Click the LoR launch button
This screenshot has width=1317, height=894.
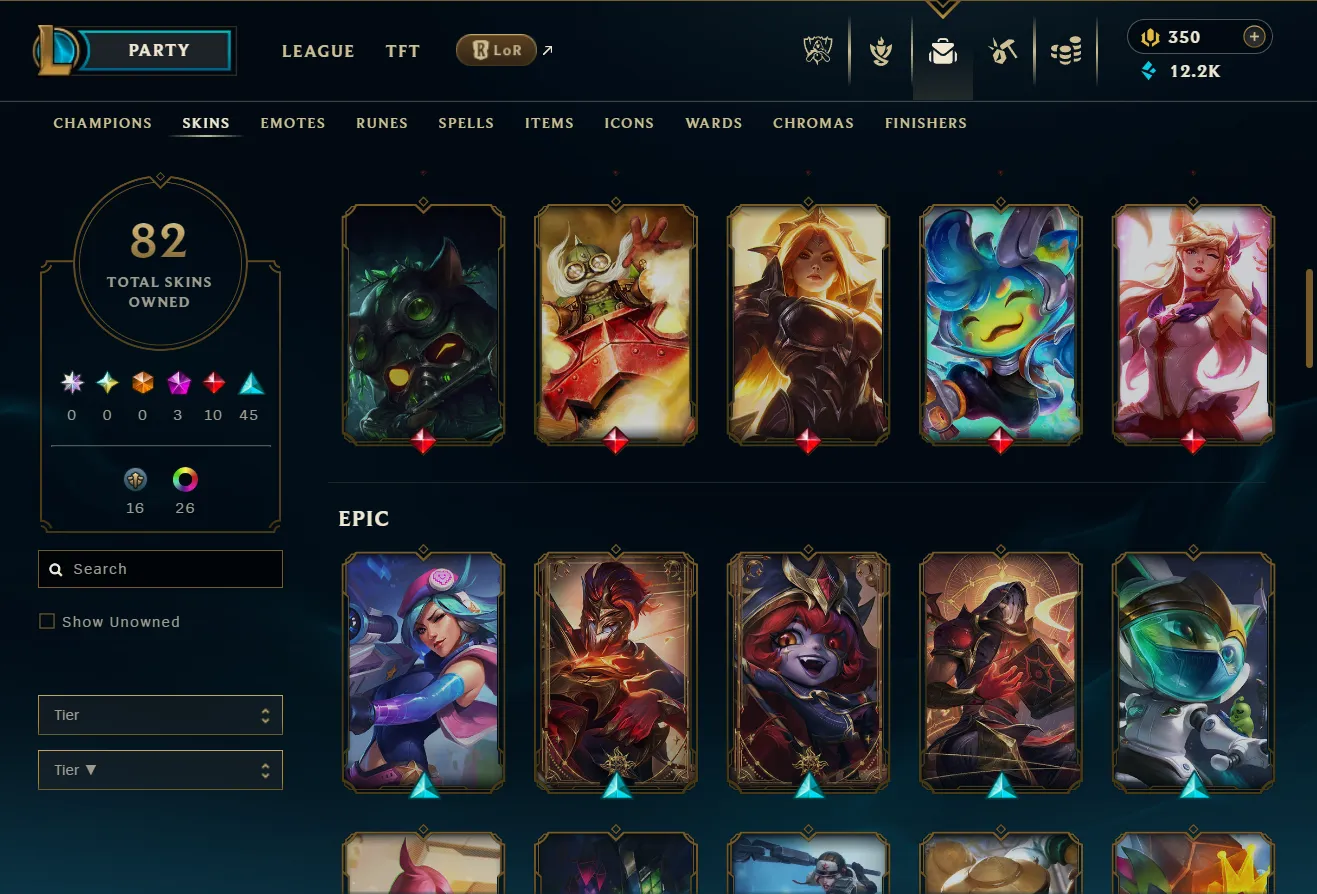tap(496, 49)
